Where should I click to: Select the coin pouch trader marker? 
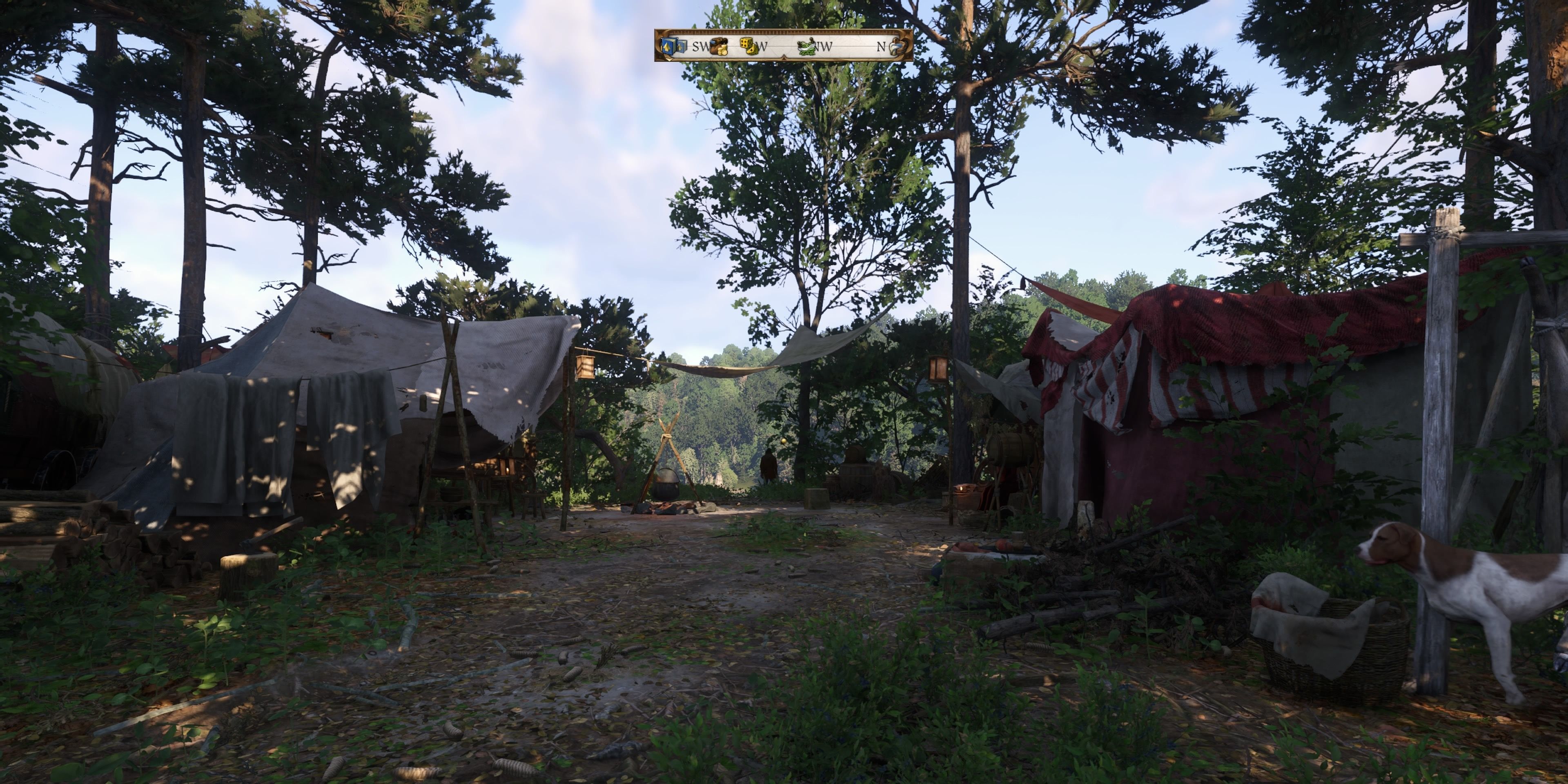(x=718, y=46)
